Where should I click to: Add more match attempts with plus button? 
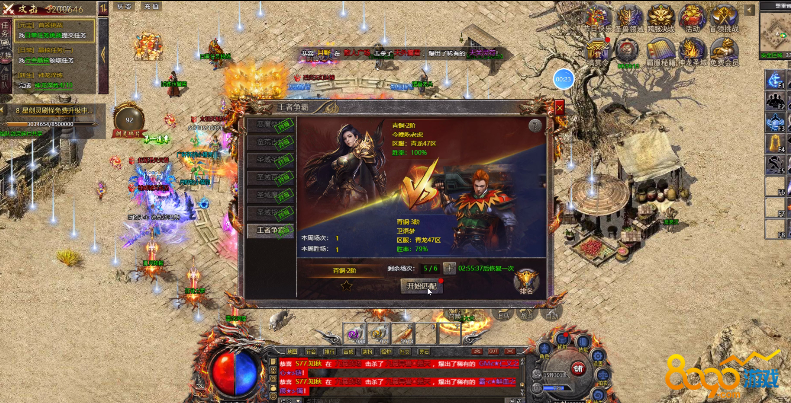click(449, 268)
